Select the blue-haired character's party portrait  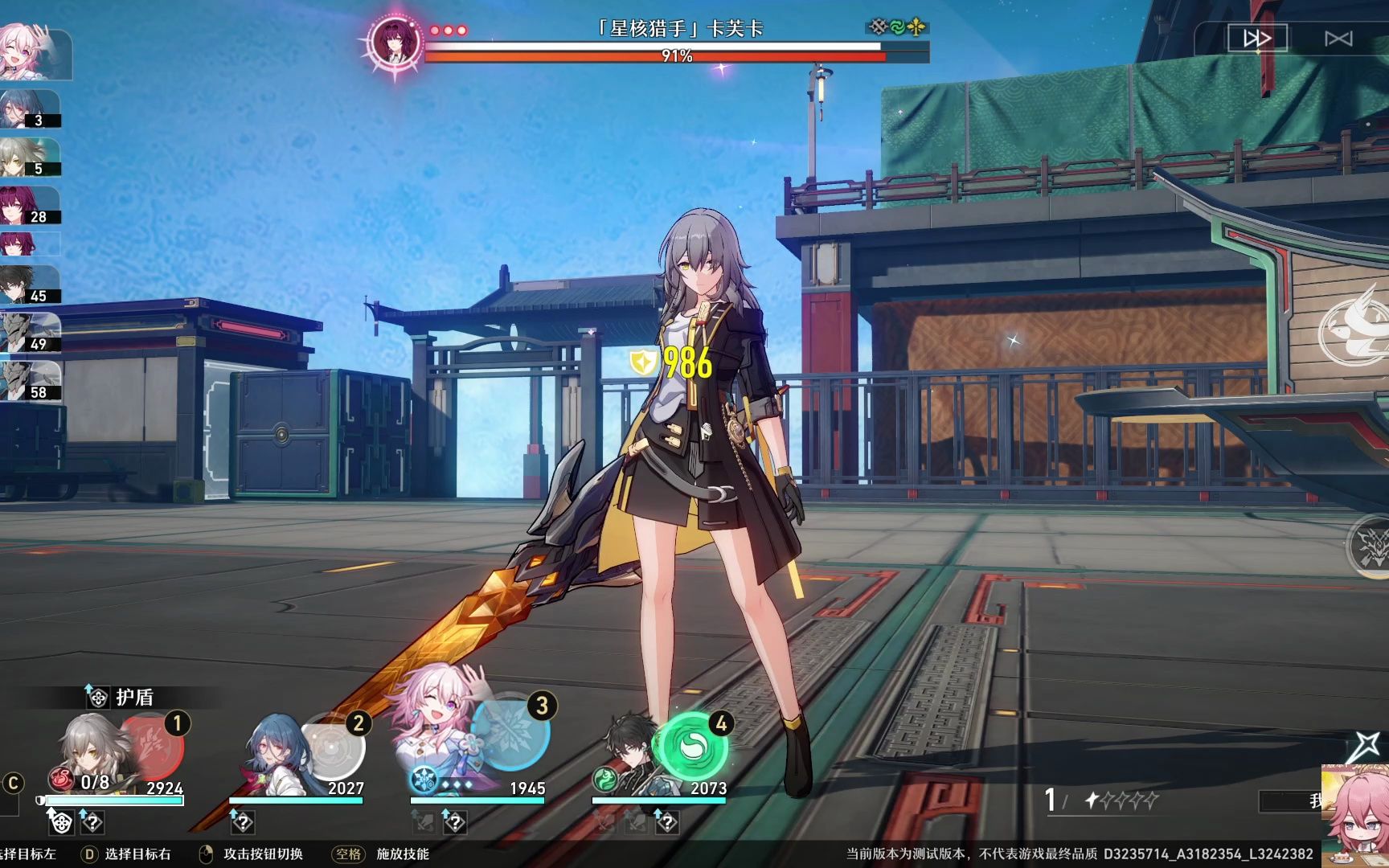[275, 753]
